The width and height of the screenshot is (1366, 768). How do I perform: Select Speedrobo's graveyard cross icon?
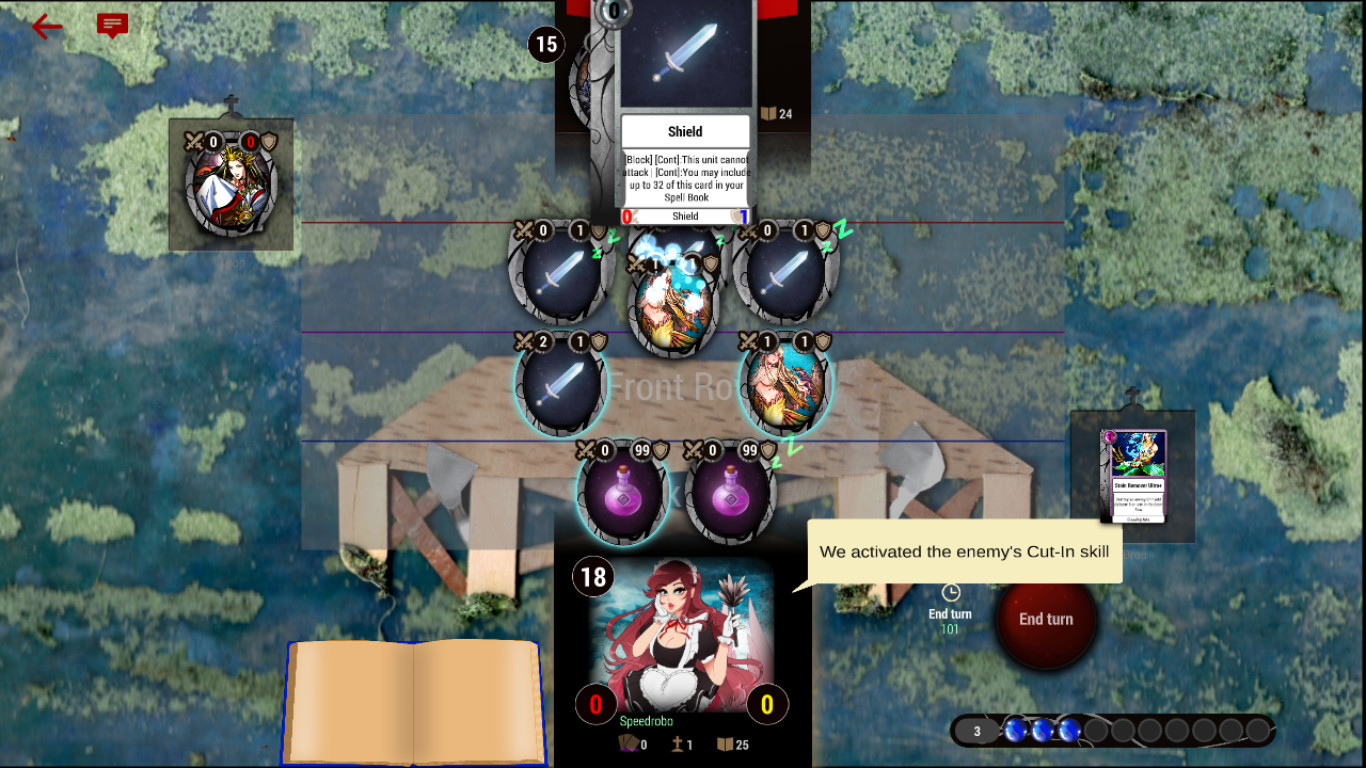[678, 743]
